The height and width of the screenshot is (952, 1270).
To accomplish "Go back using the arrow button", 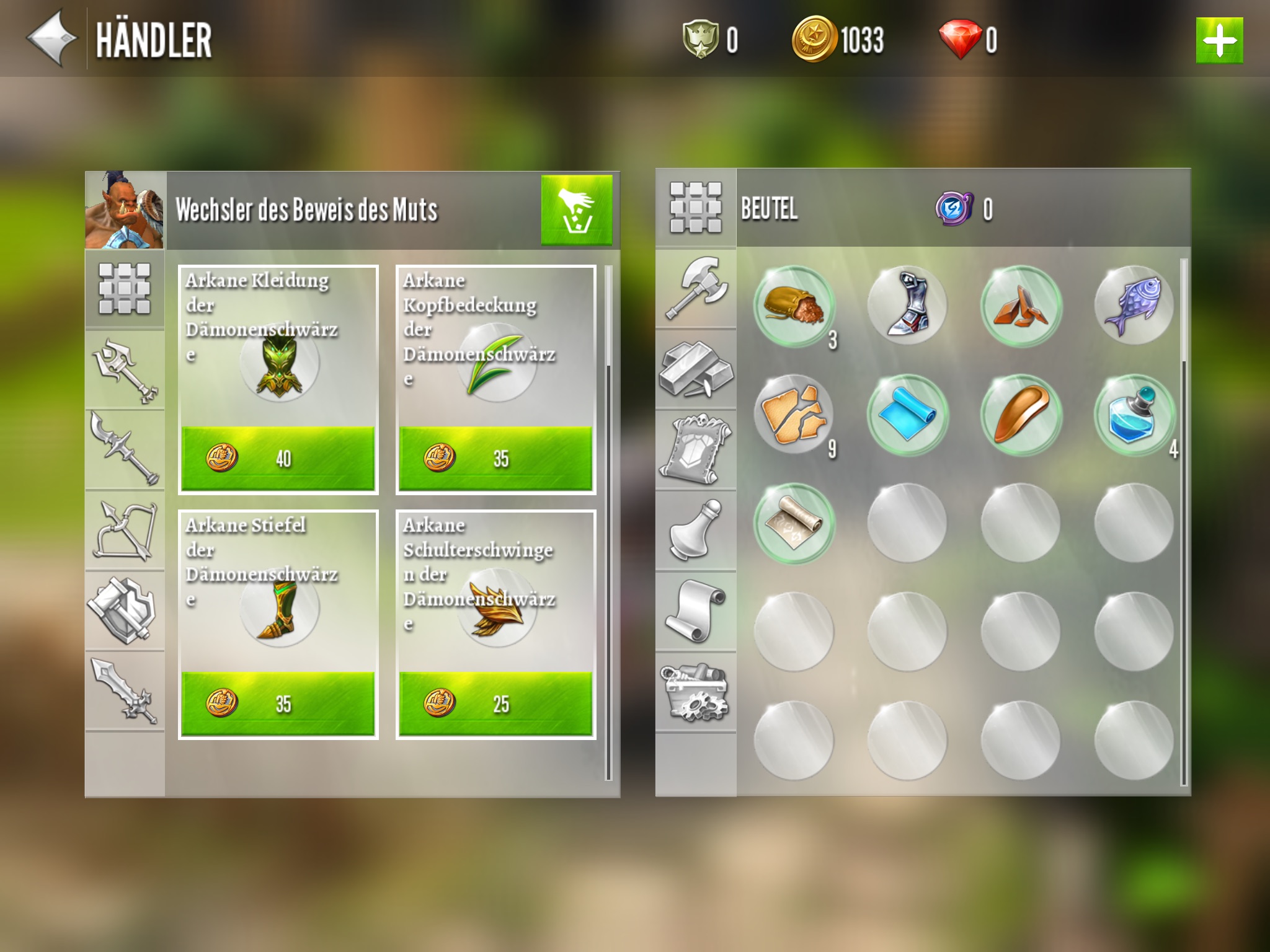I will (52, 38).
